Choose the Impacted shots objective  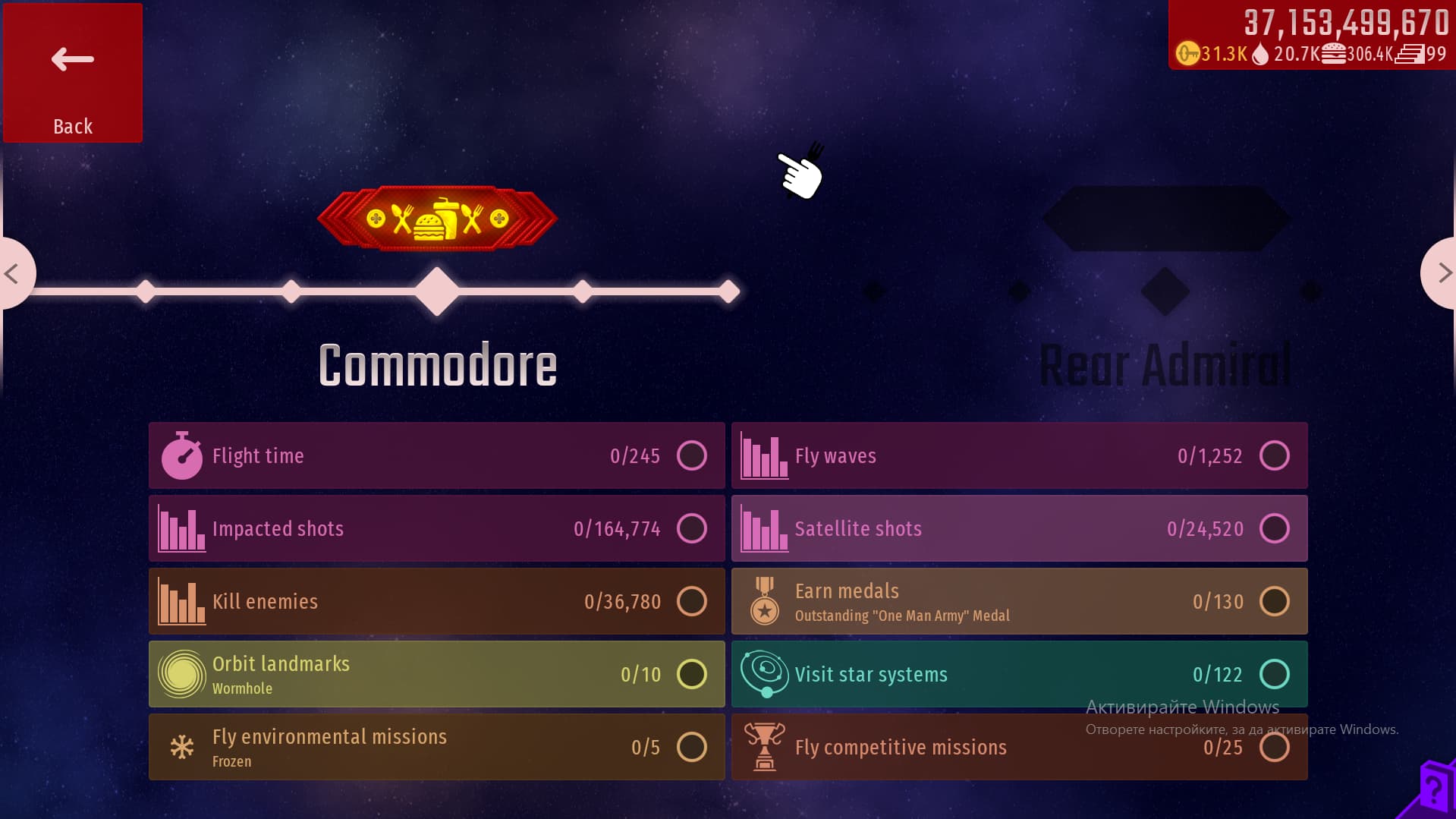(x=436, y=528)
